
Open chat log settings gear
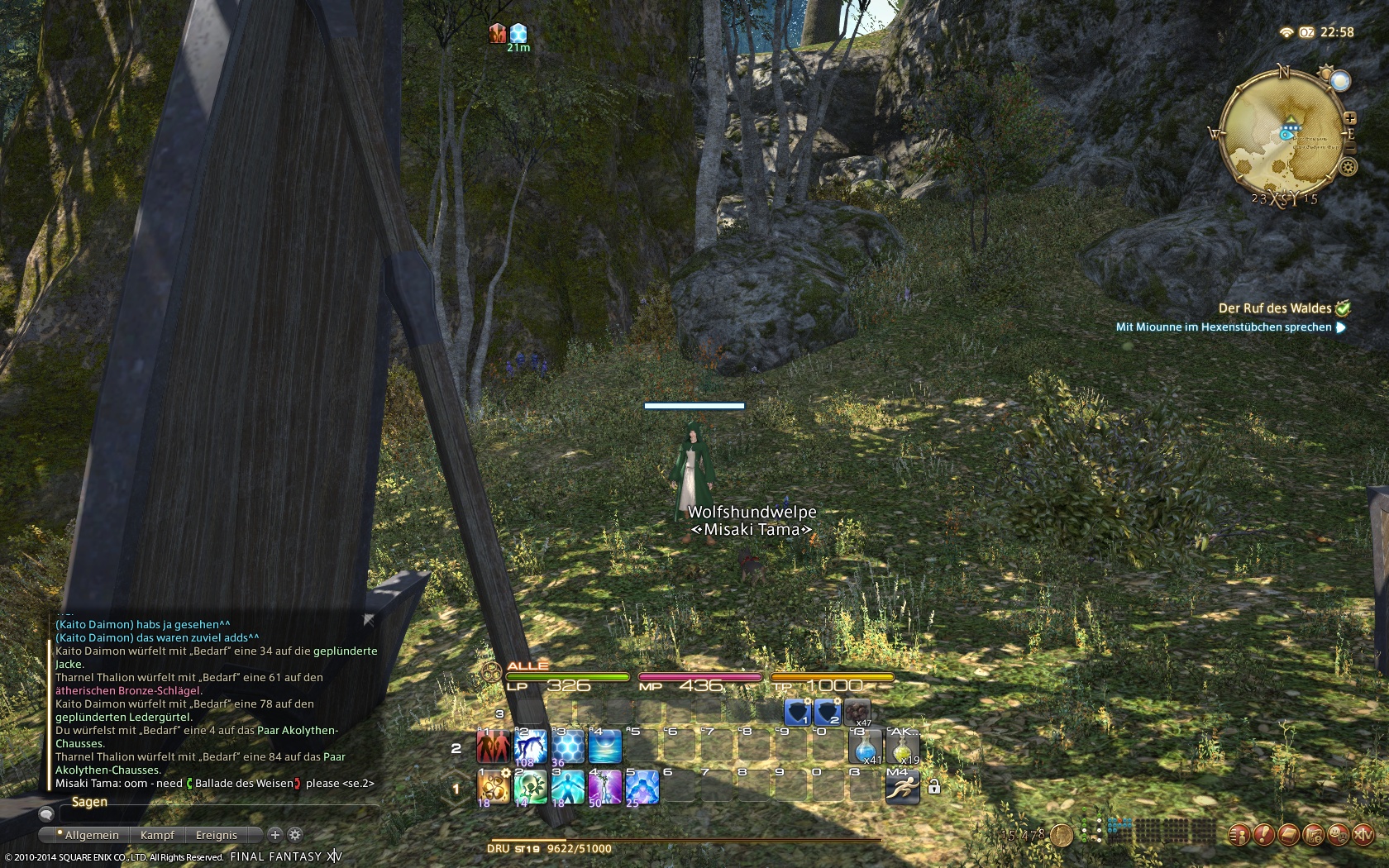(295, 835)
